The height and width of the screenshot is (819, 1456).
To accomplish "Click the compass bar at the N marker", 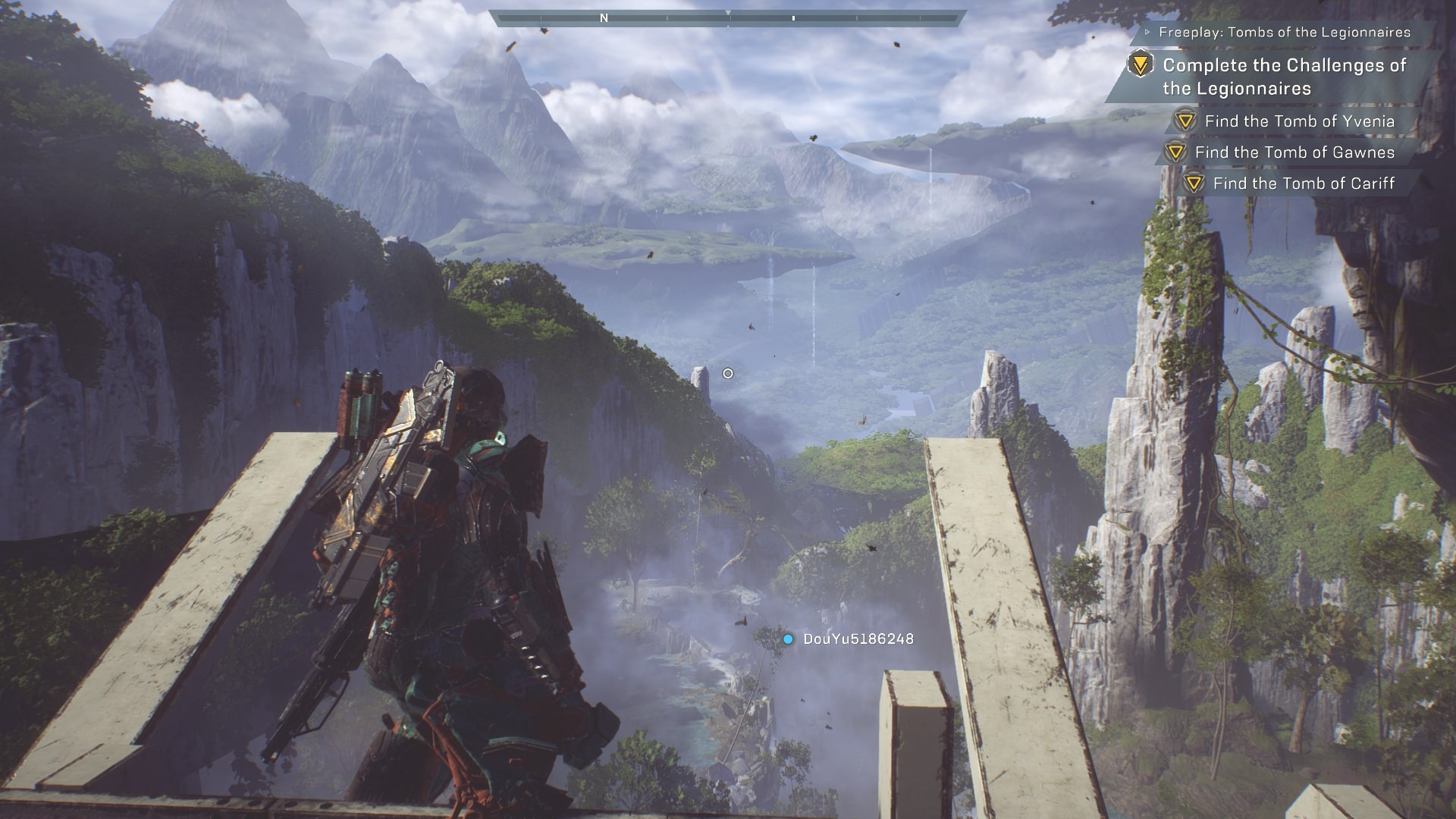I will (x=604, y=18).
